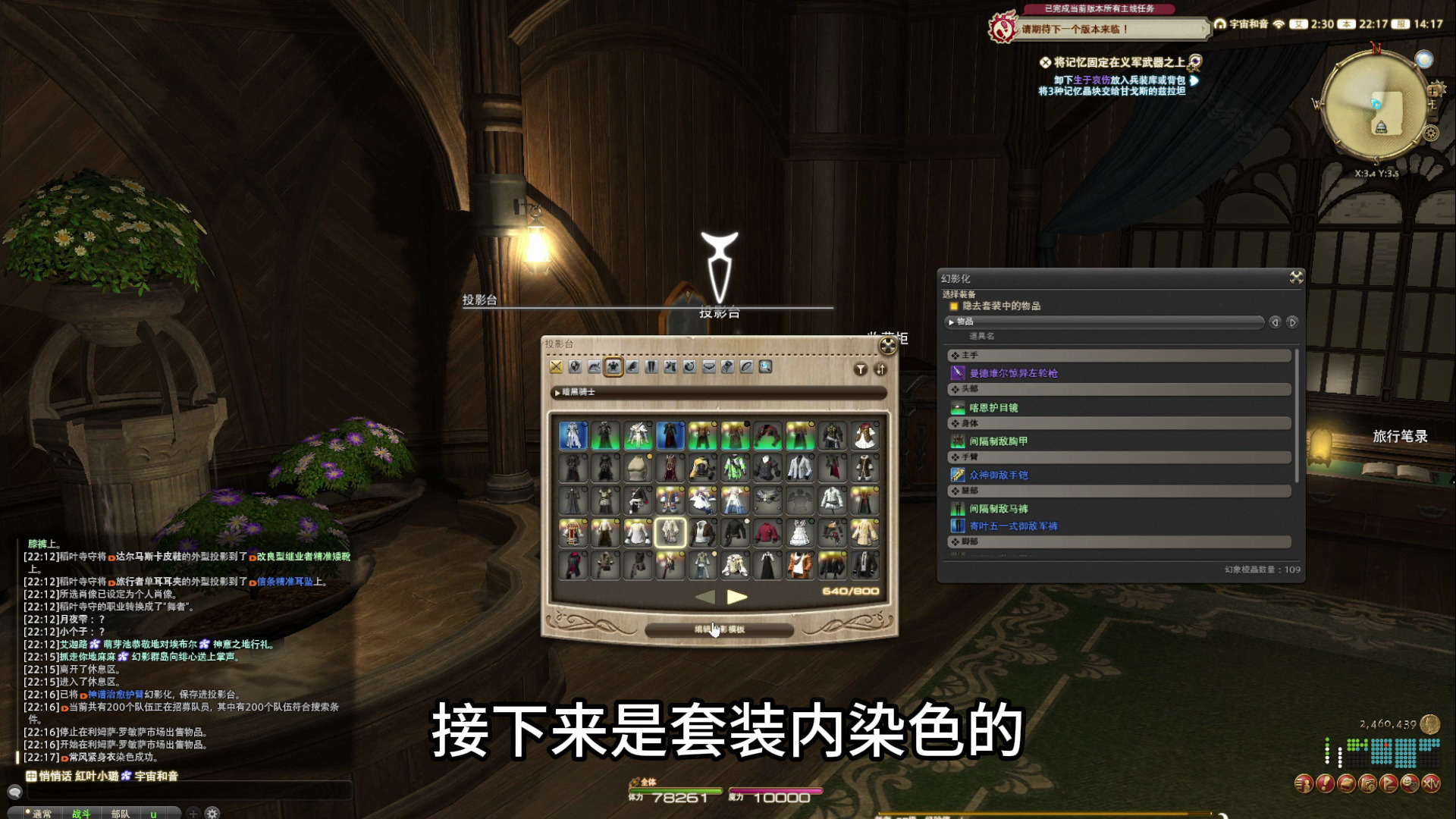This screenshot has height=819, width=1456.
Task: Open the chat settings gear icon
Action: 212,813
